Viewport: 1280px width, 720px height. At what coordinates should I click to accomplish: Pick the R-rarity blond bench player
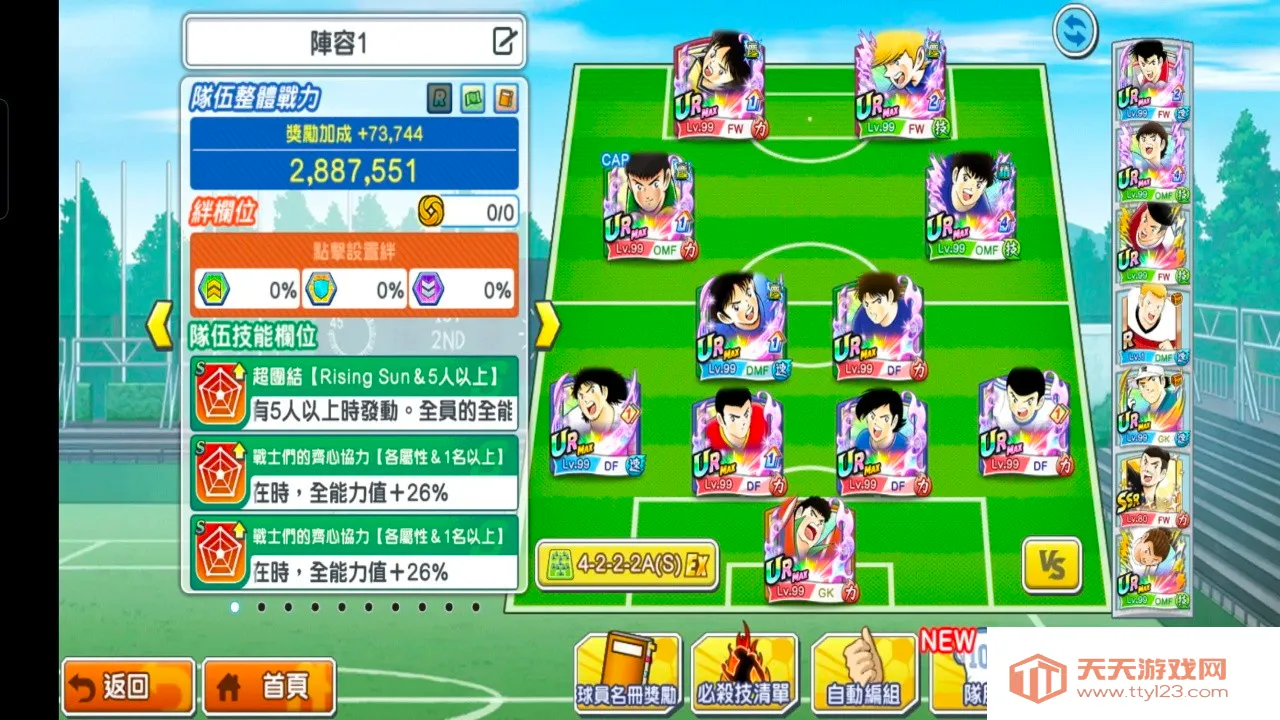(1151, 326)
